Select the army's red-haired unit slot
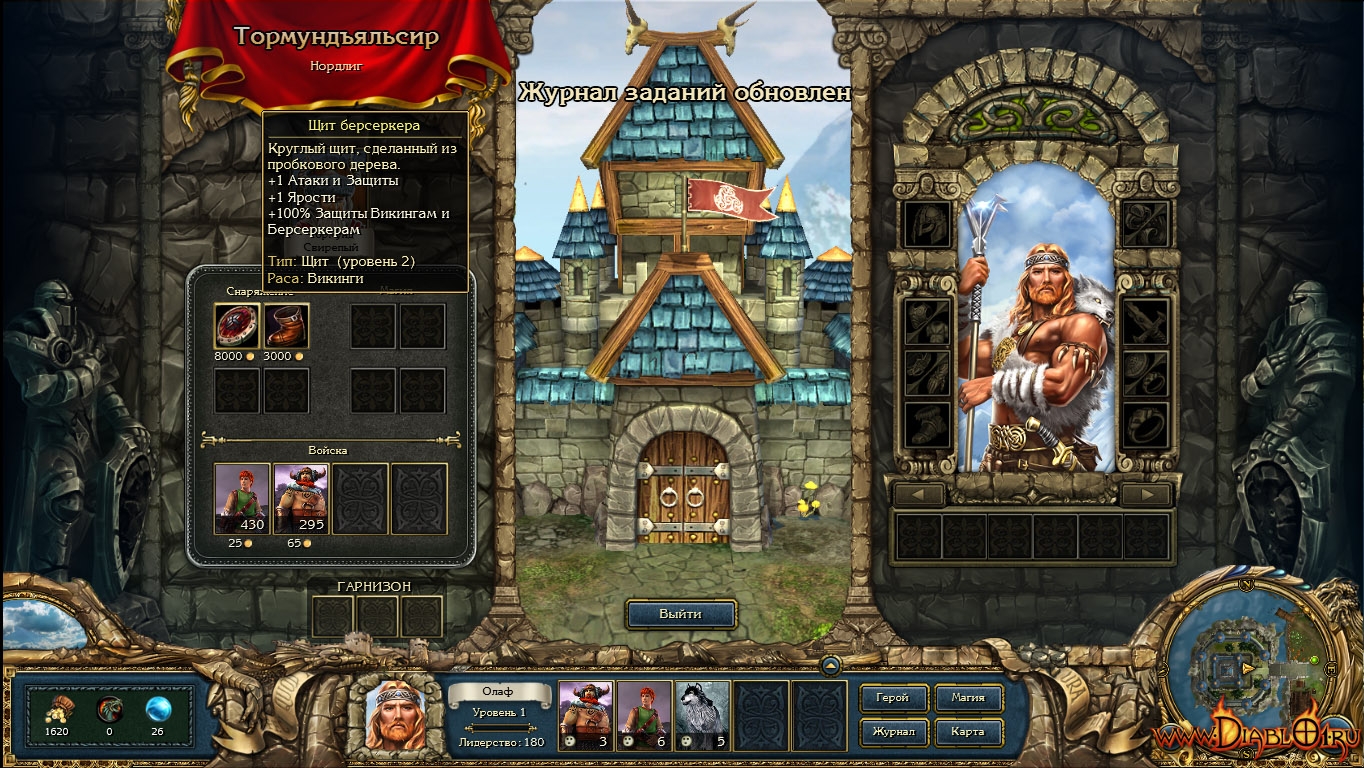Image resolution: width=1364 pixels, height=768 pixels. [x=643, y=714]
